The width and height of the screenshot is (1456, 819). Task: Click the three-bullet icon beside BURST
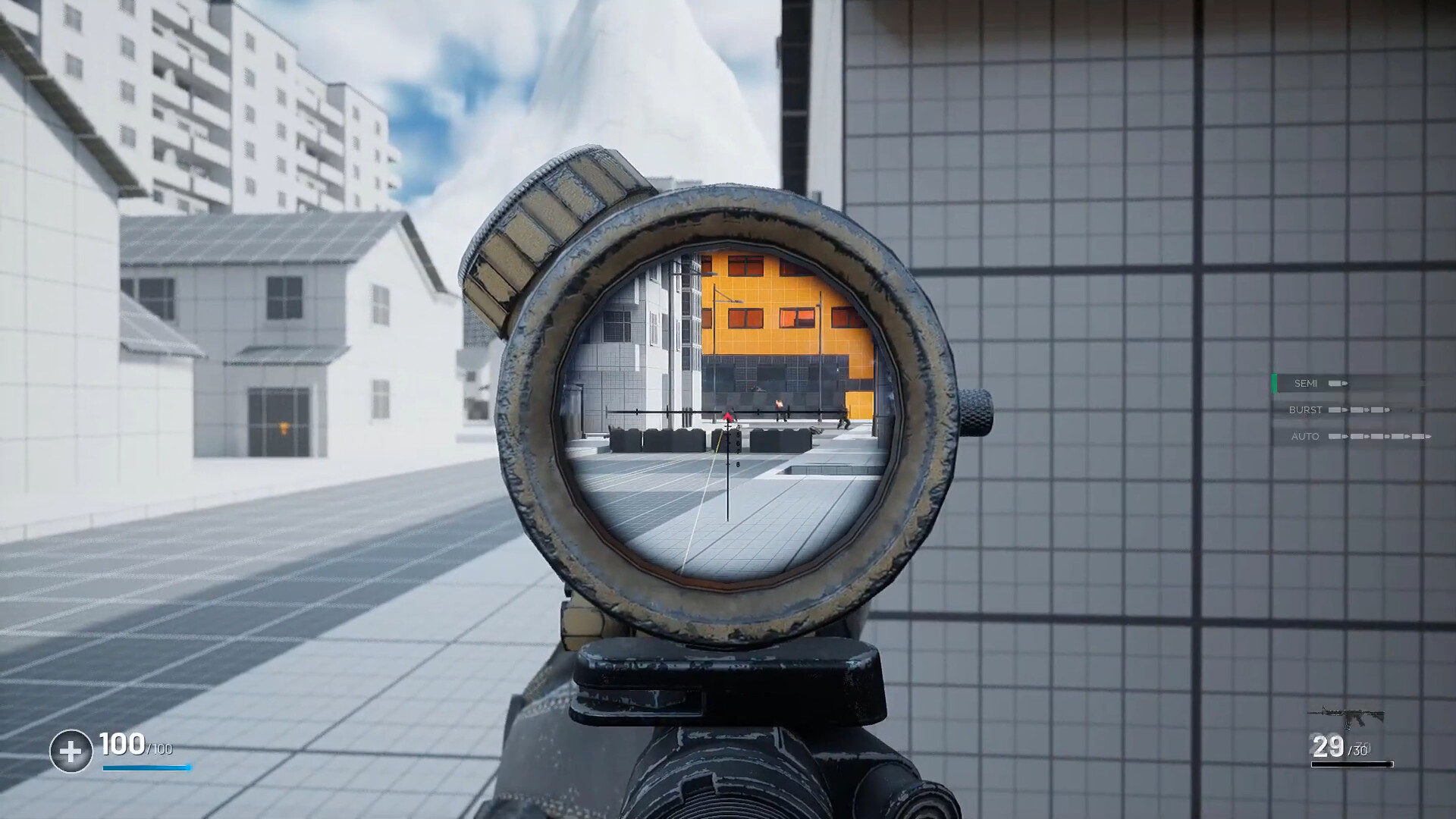(x=1361, y=410)
